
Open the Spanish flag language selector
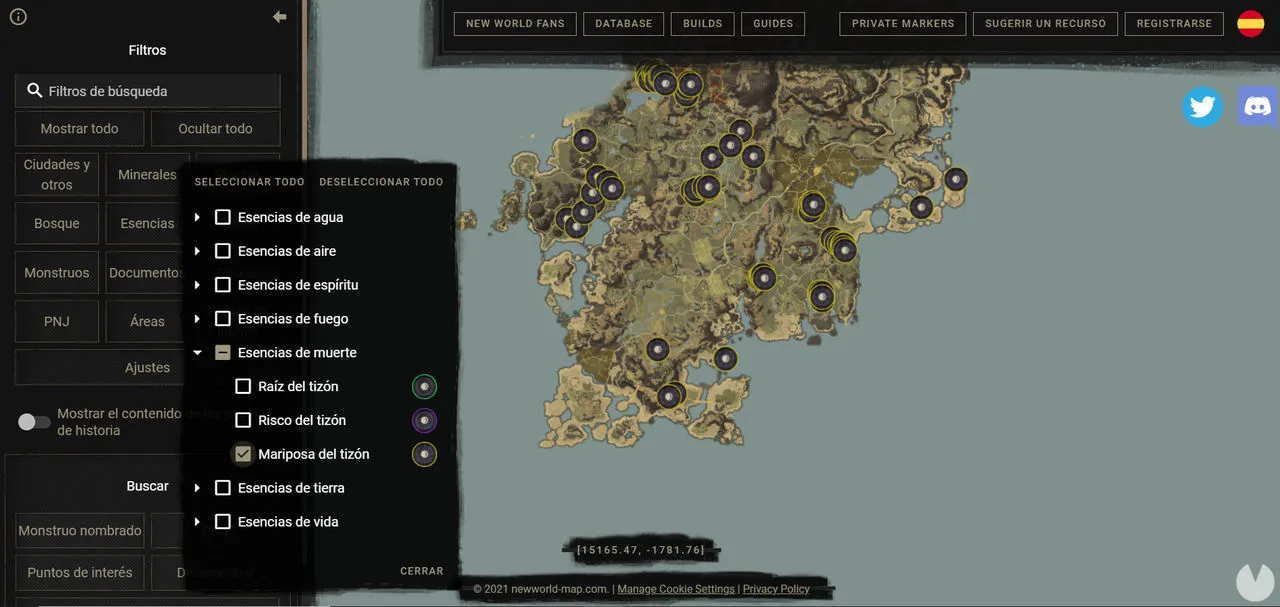click(x=1251, y=24)
